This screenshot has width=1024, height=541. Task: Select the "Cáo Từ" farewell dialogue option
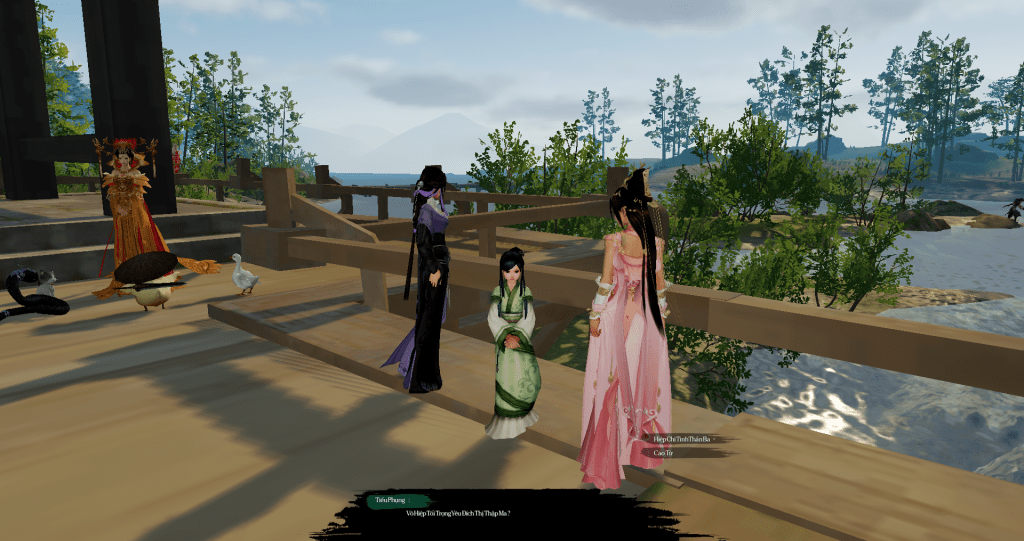[x=662, y=453]
